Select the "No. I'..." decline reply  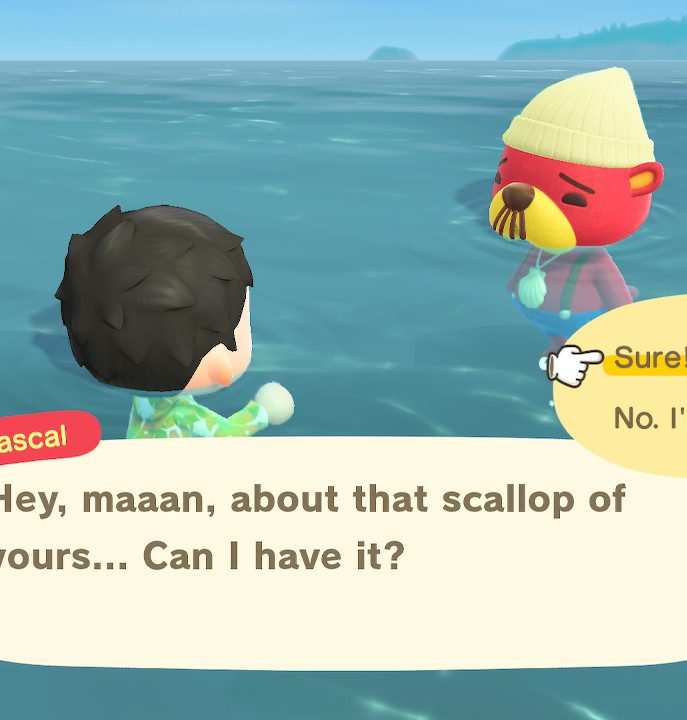[650, 417]
